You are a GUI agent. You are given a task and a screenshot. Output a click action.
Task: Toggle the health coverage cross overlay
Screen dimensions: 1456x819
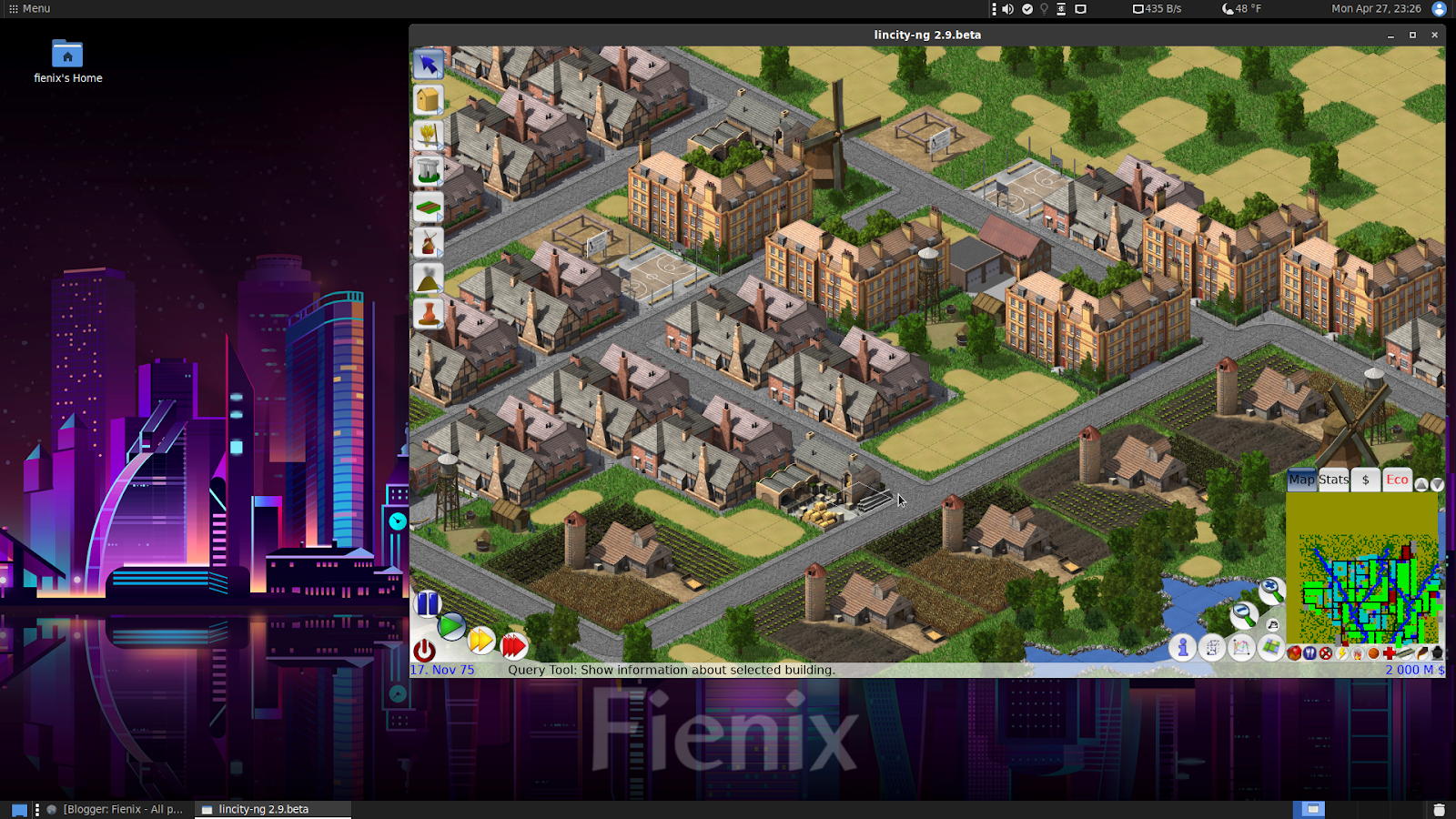click(x=1390, y=653)
